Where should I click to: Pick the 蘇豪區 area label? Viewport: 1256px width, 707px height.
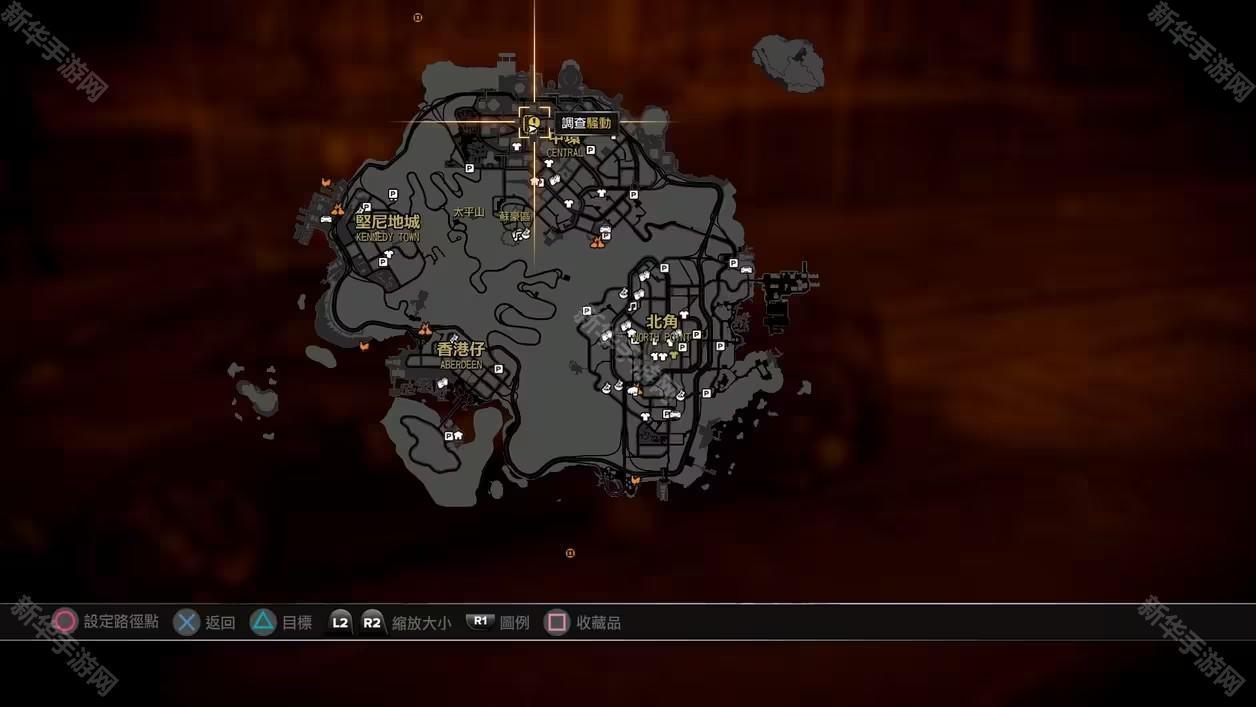click(515, 215)
